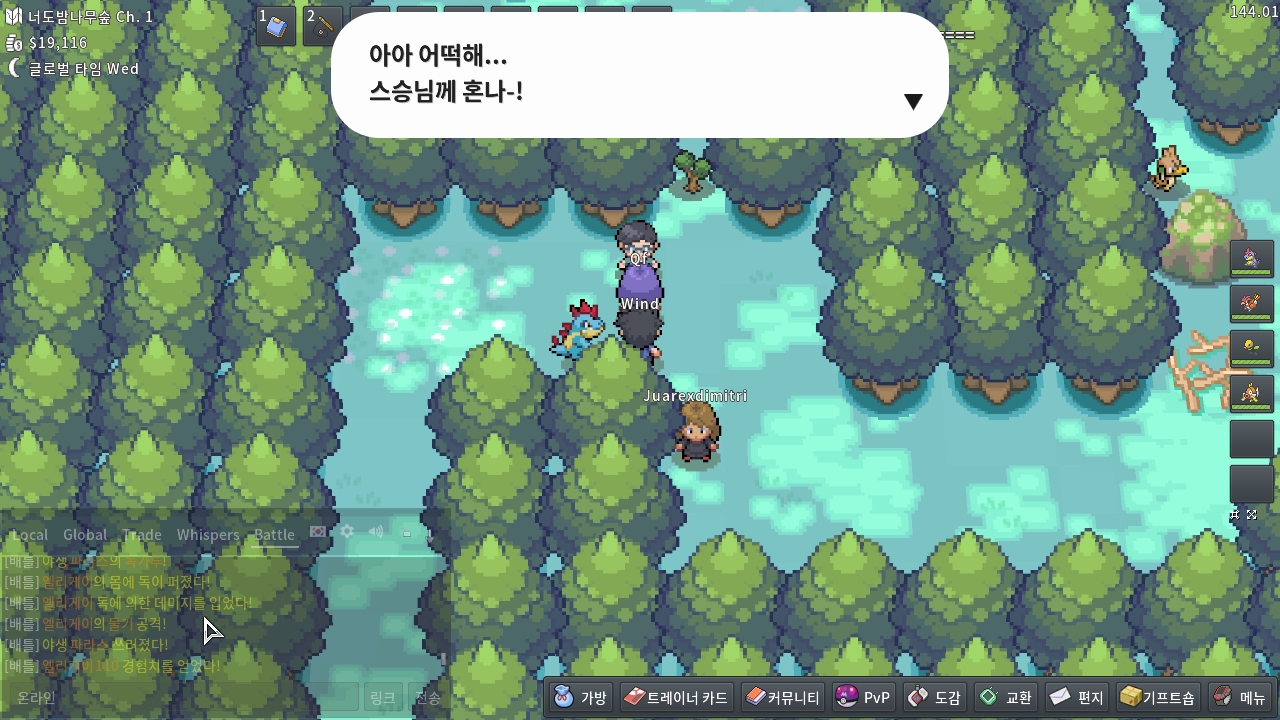
Task: Open the 커뮤니티 community panel
Action: 783,697
